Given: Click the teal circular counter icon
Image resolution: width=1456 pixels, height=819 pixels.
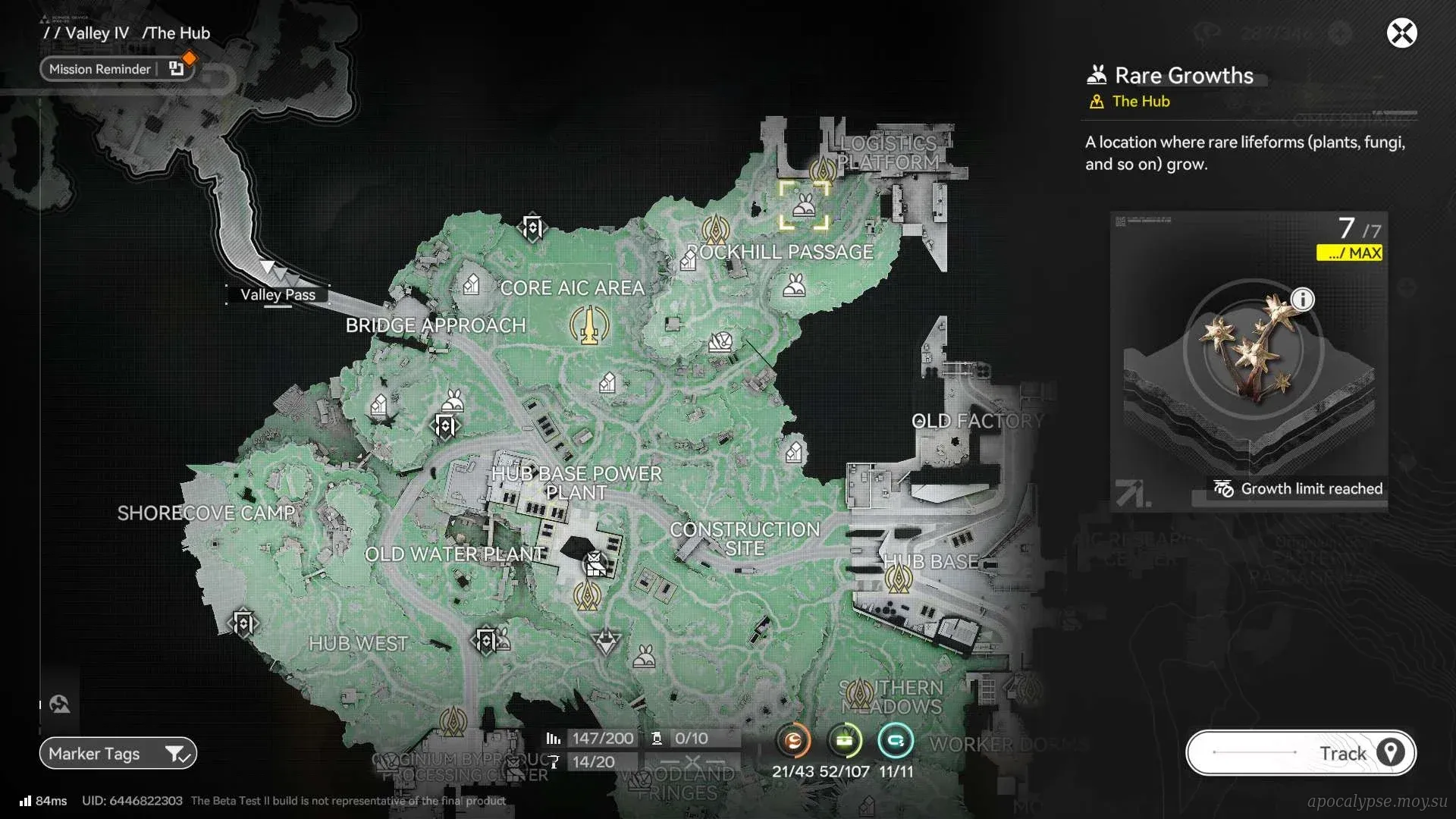Looking at the screenshot, I should click(895, 741).
